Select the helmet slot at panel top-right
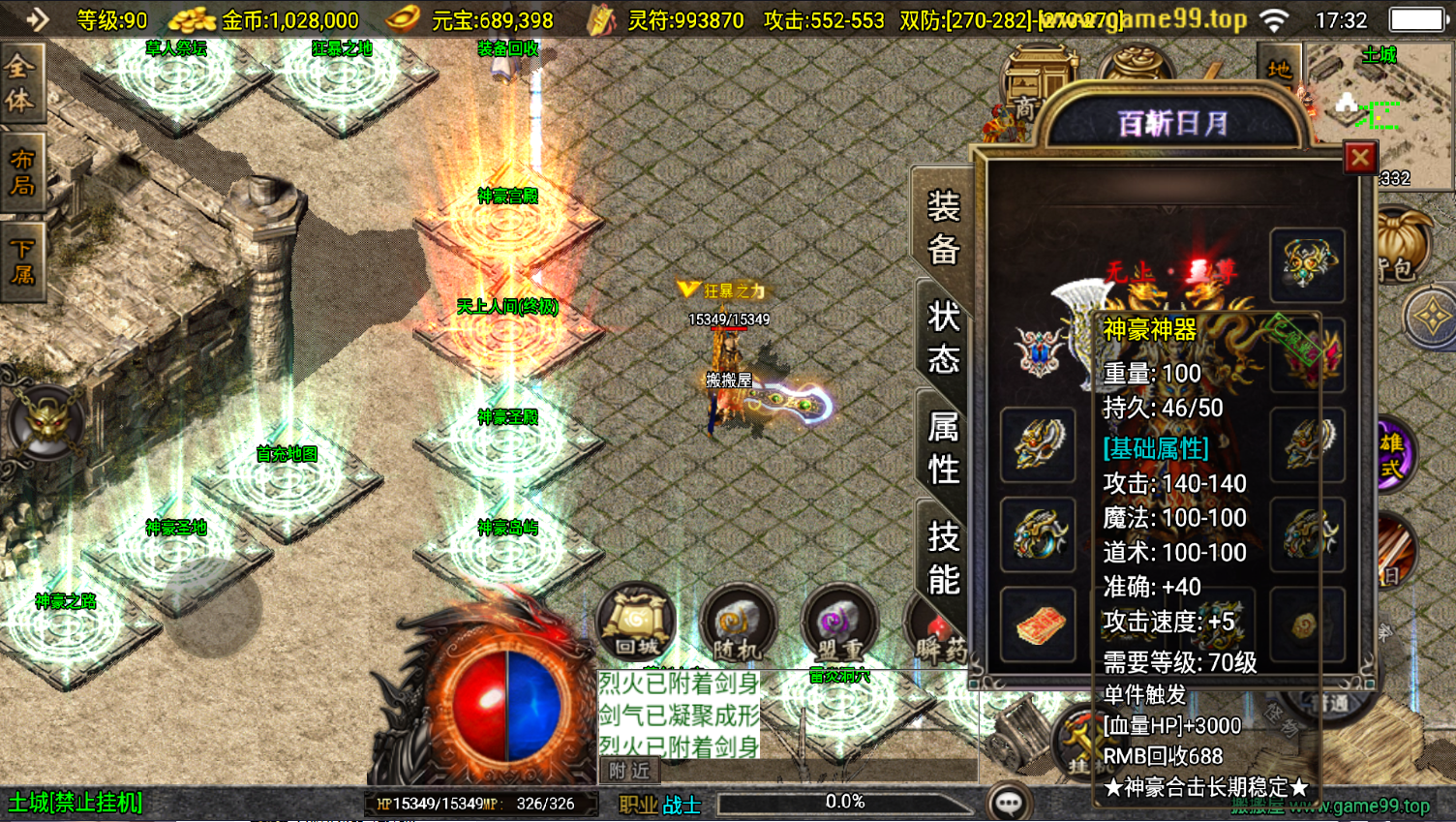 click(x=1307, y=263)
